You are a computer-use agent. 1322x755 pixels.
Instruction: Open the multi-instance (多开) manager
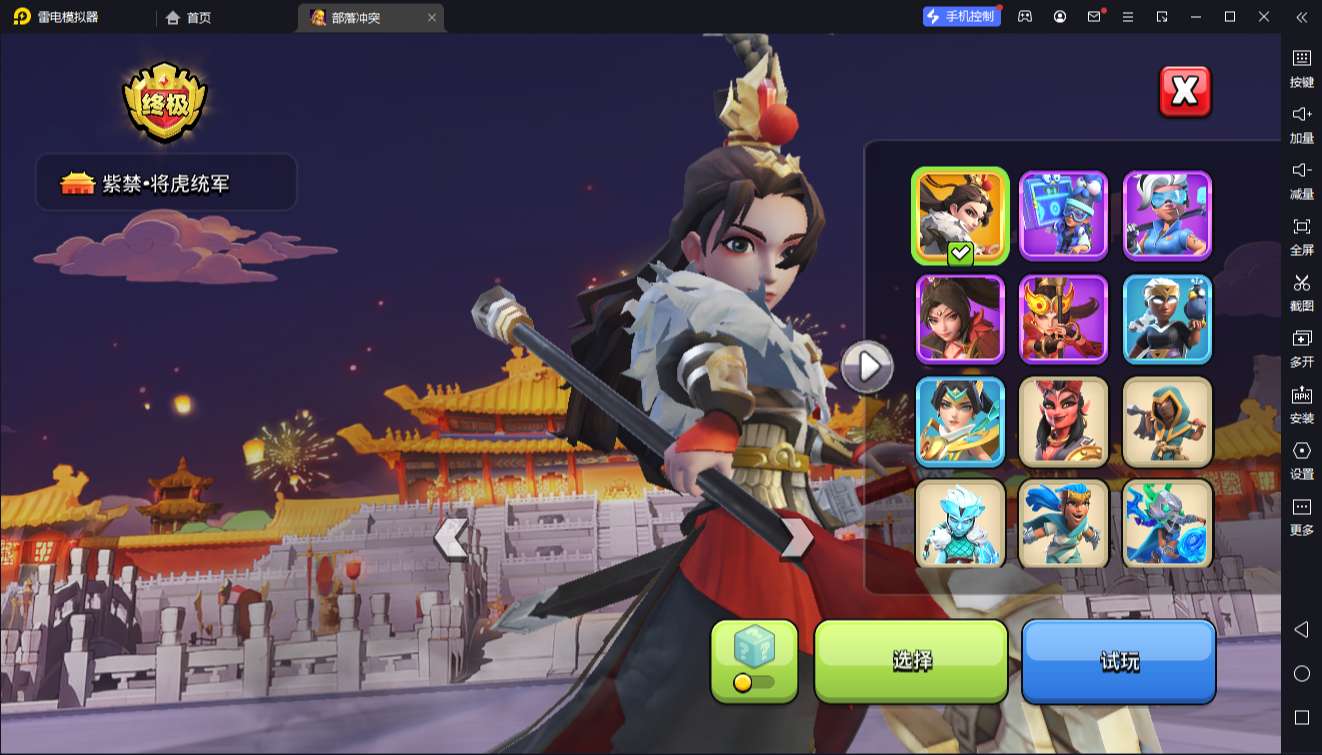(1301, 349)
